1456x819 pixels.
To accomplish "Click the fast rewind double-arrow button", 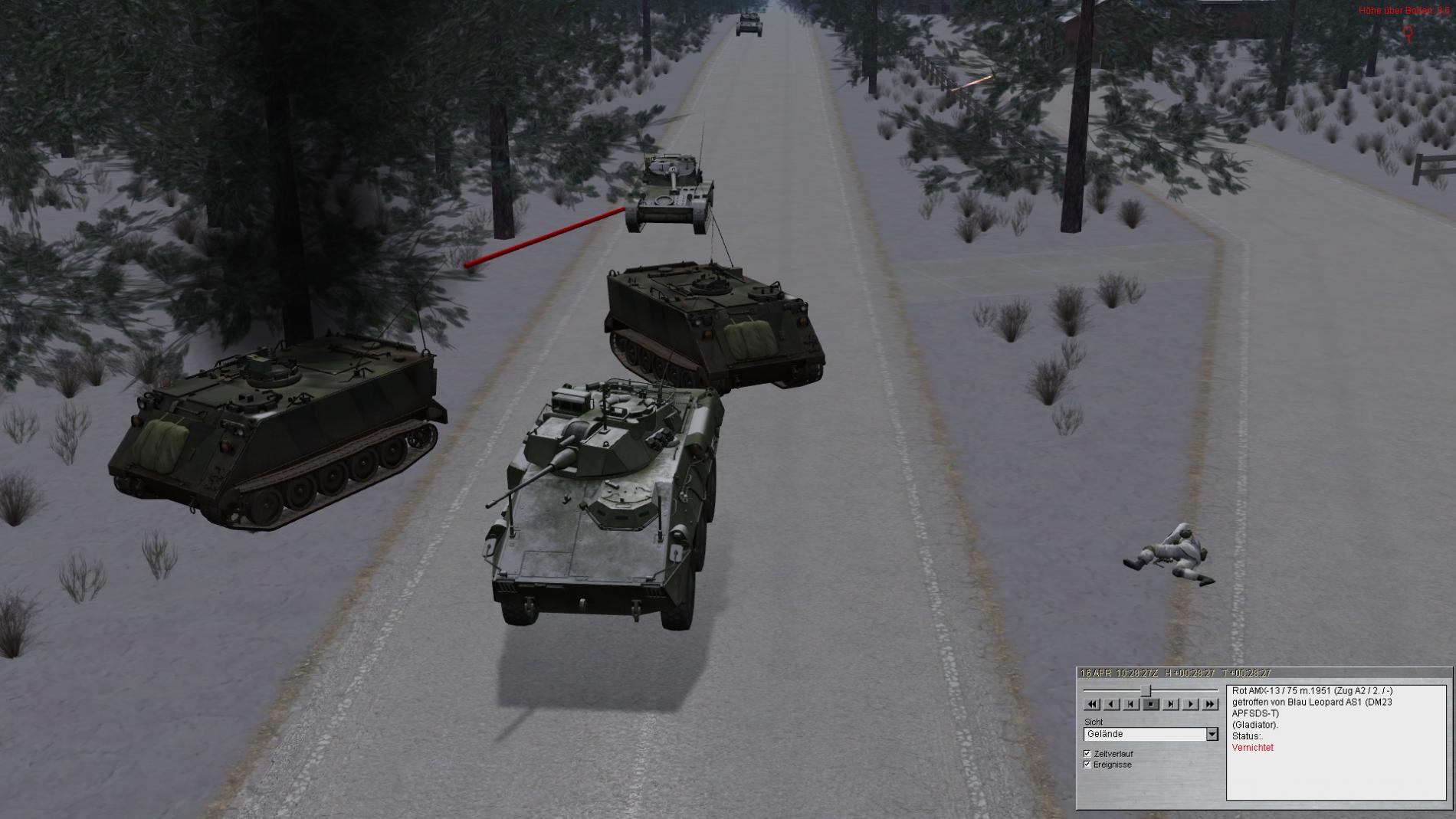I will (1092, 704).
